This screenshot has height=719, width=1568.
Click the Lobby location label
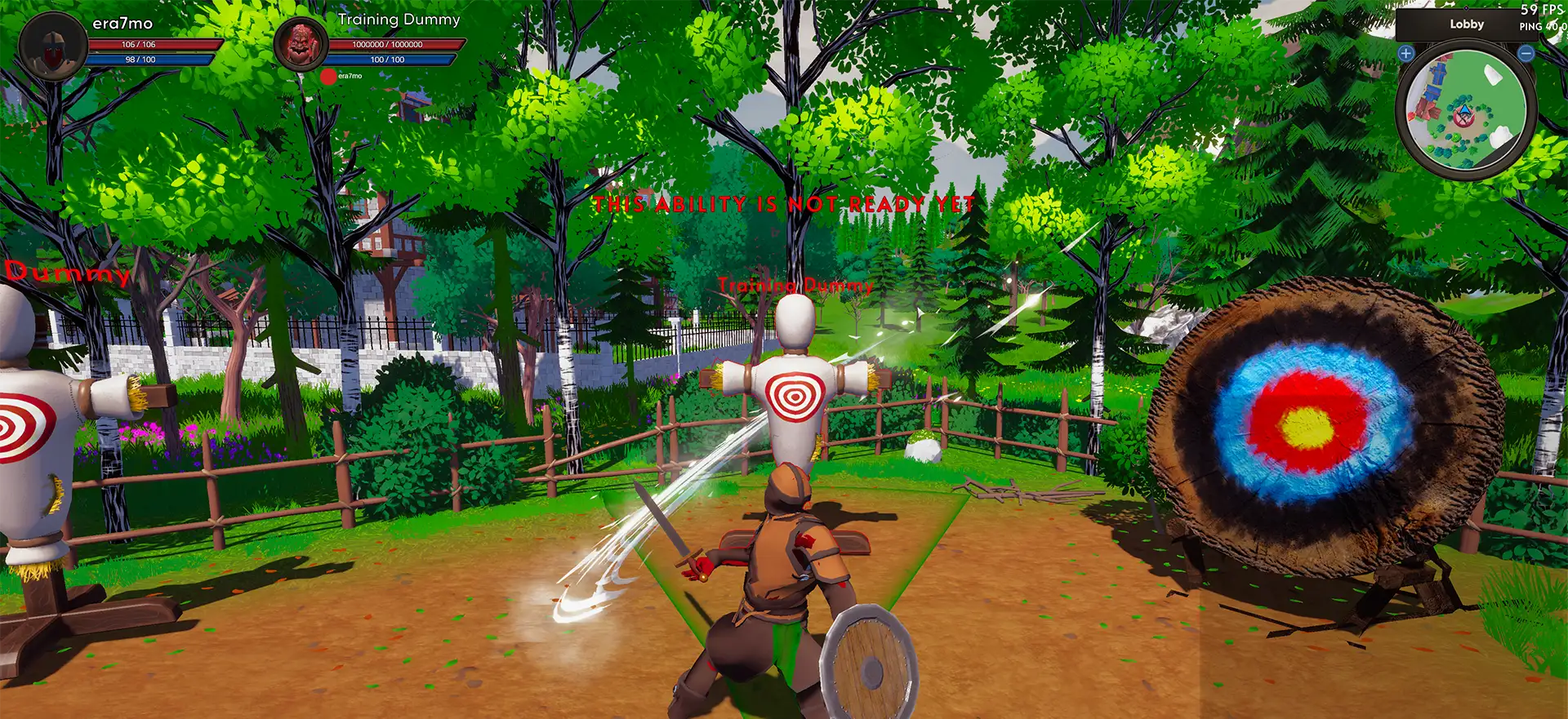coord(1466,24)
